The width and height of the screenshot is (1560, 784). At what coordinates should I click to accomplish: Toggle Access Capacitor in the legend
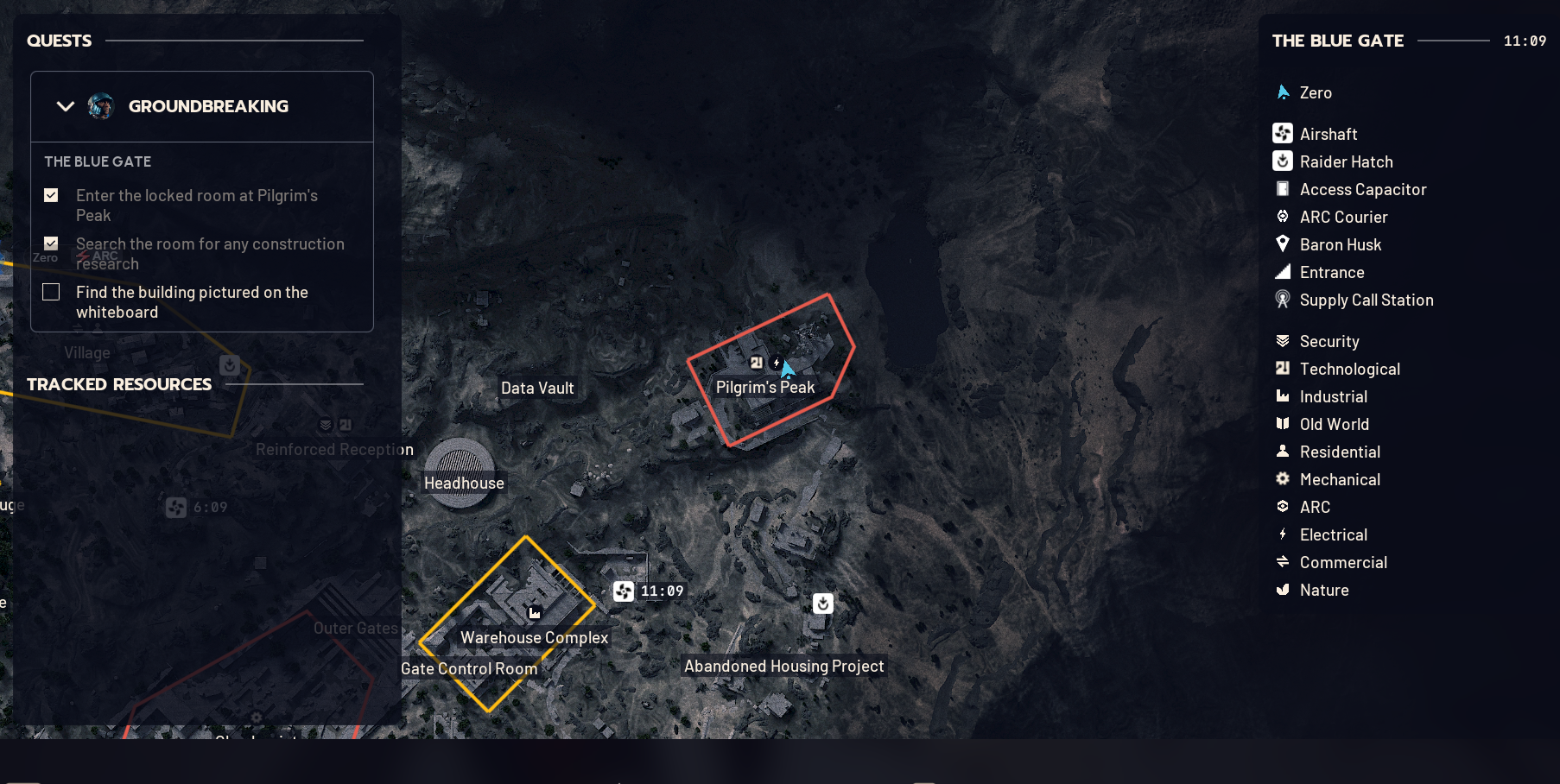click(x=1362, y=189)
